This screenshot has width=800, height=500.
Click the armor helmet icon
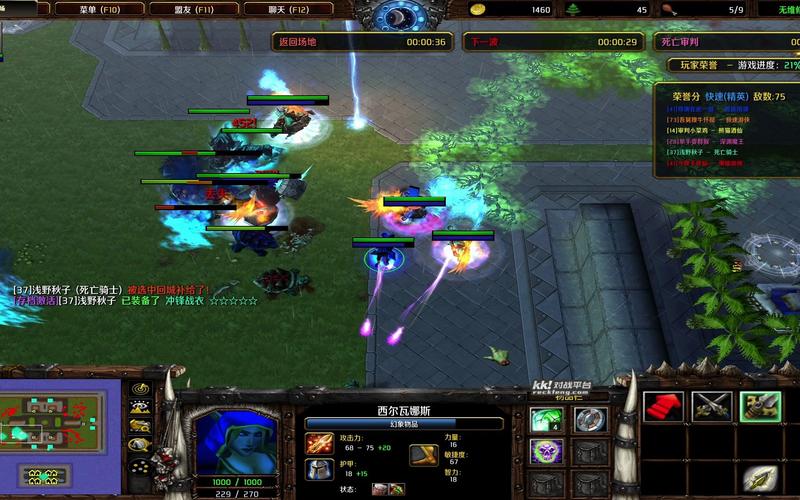coord(320,468)
